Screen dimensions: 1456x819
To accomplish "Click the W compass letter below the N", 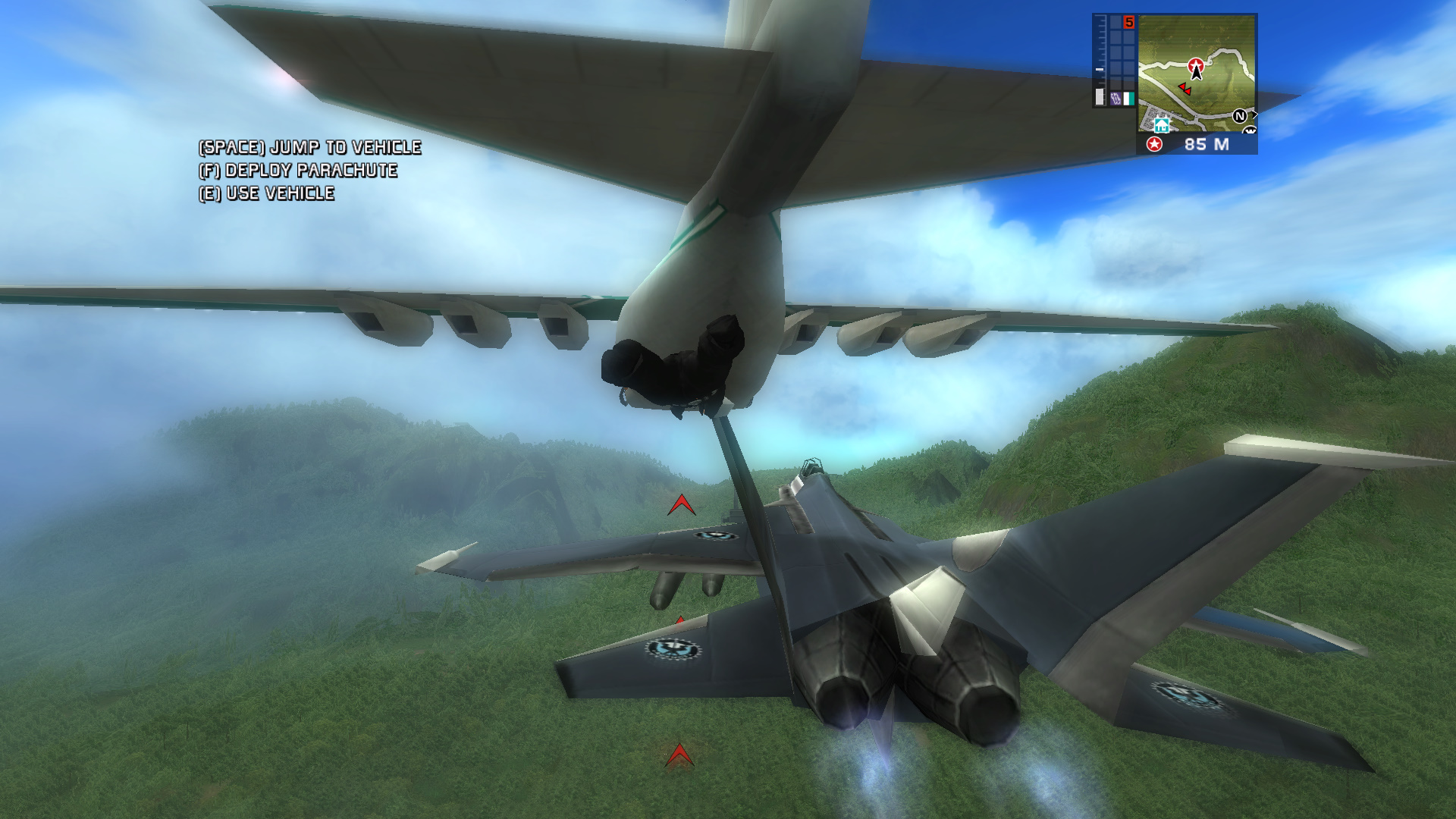I will pyautogui.click(x=1250, y=130).
